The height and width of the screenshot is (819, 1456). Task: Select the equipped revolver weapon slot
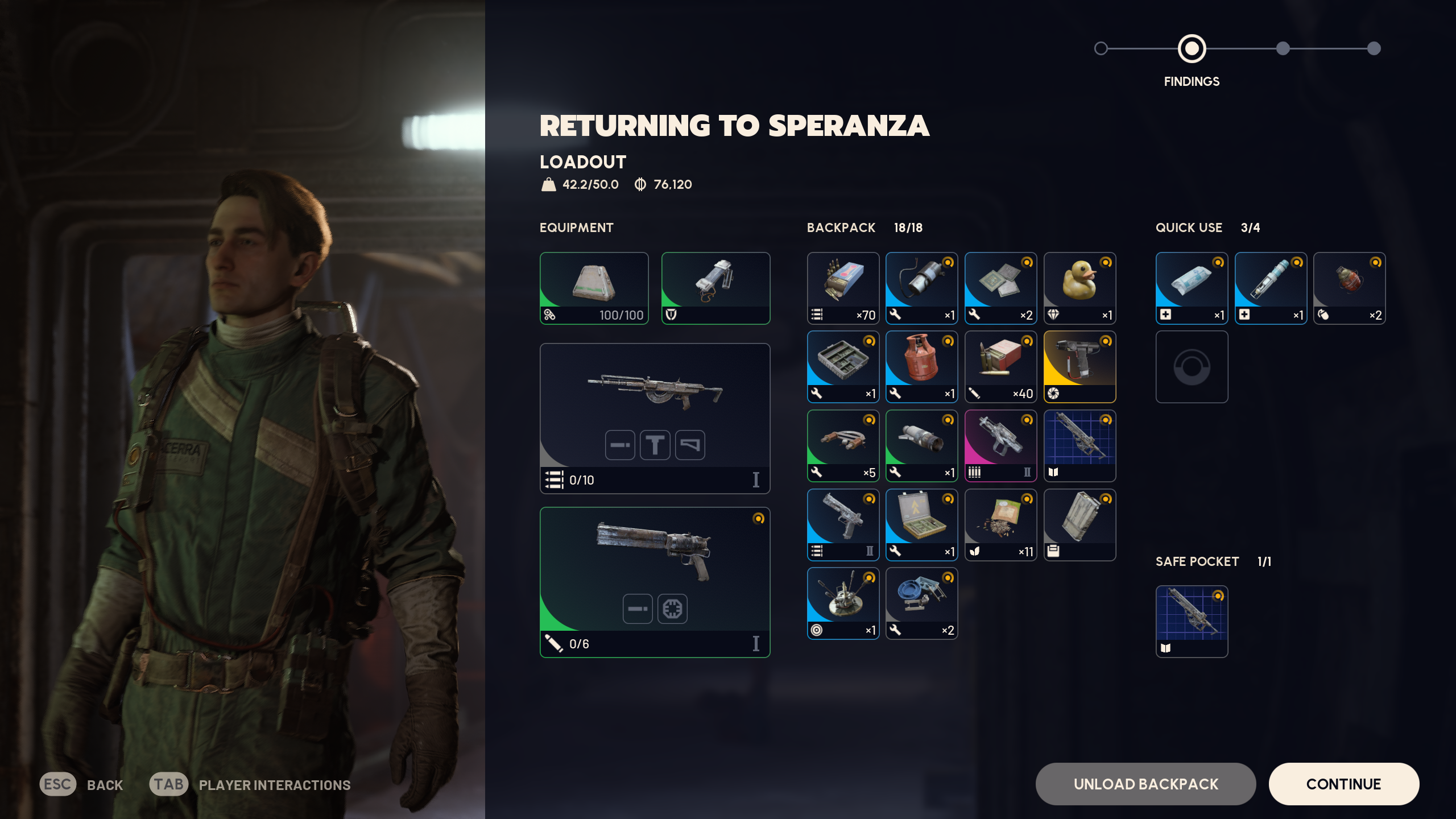click(x=655, y=582)
